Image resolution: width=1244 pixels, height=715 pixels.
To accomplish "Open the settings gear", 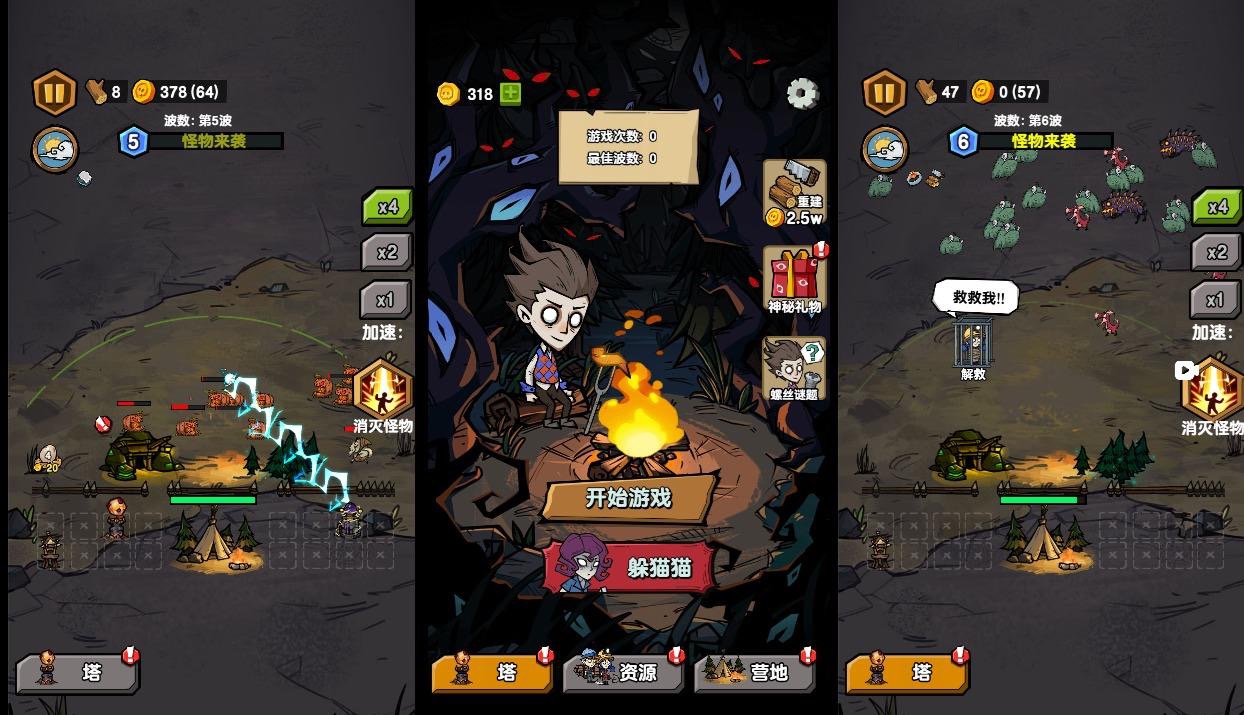I will tap(802, 93).
